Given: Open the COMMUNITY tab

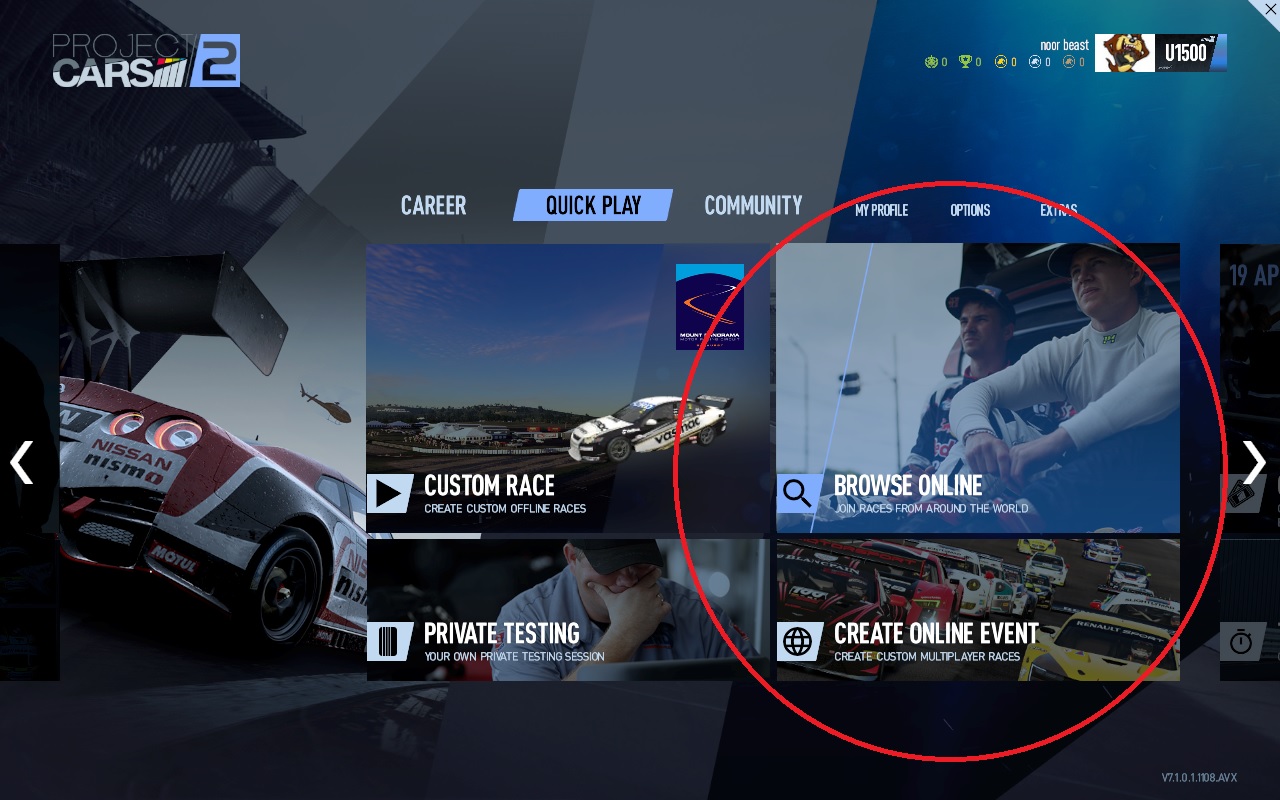Looking at the screenshot, I should [x=753, y=205].
